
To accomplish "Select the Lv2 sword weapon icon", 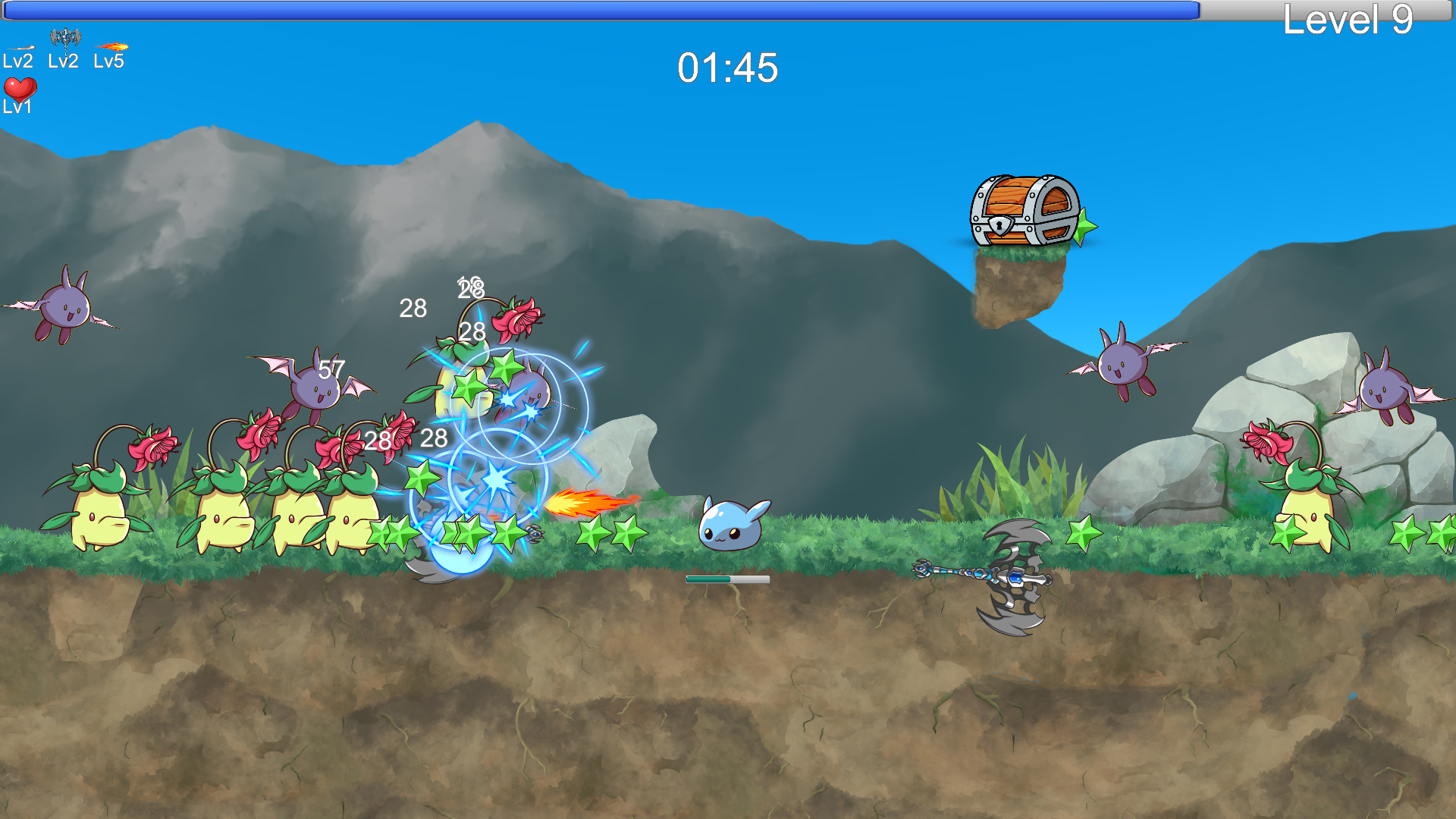I will pyautogui.click(x=23, y=47).
